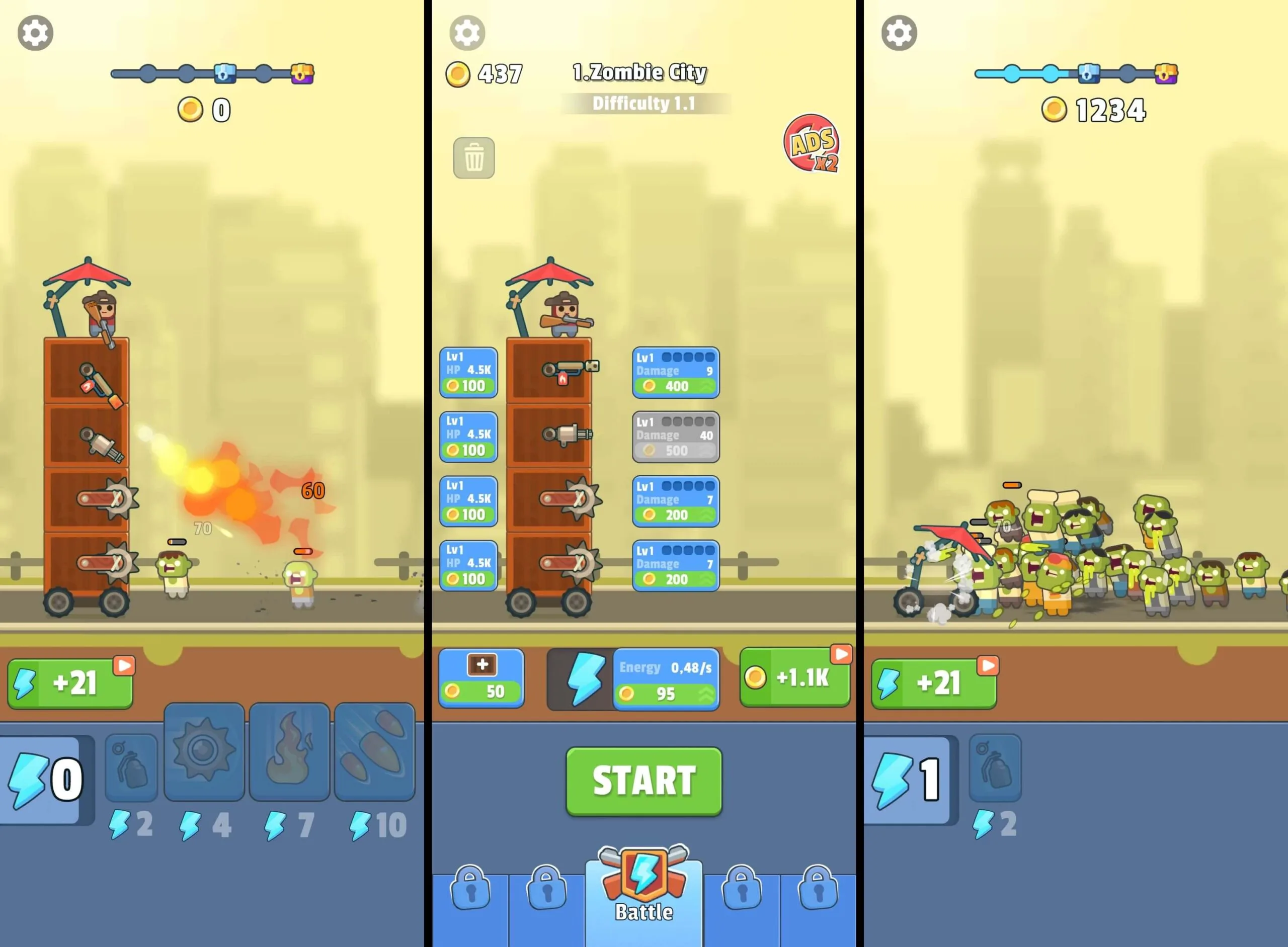
Task: Activate the fire skill costing 7 energy
Action: (290, 754)
